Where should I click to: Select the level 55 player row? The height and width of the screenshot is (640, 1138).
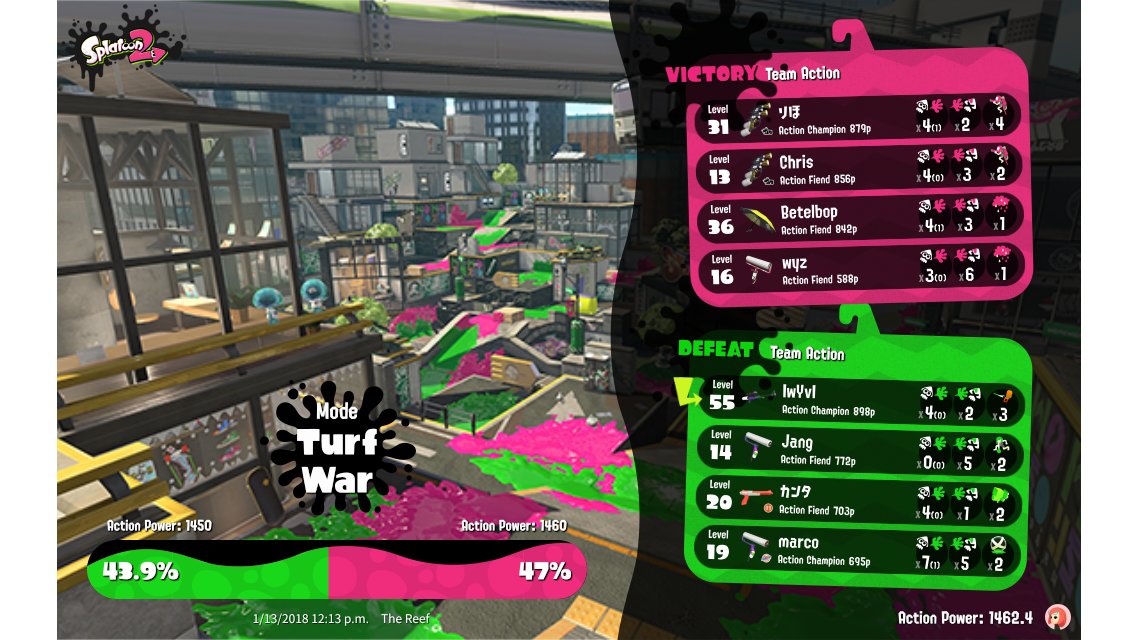pos(860,398)
